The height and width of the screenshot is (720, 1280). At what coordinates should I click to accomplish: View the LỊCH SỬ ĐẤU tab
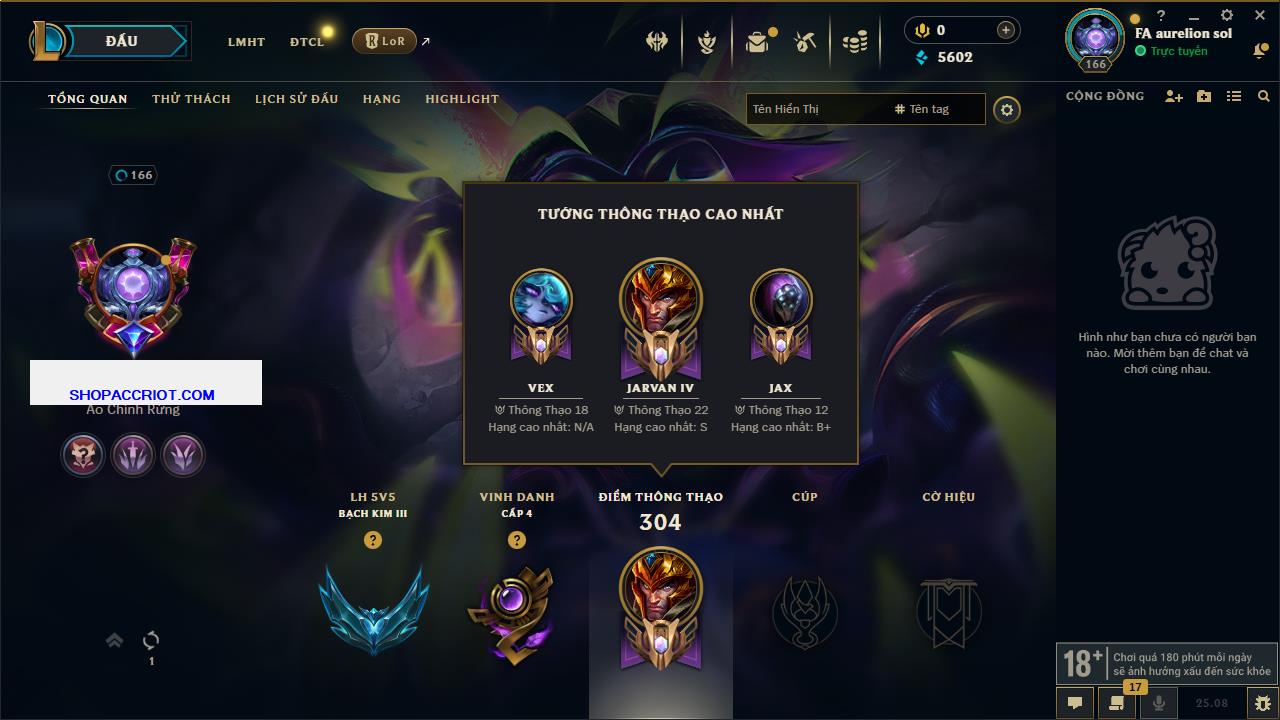pos(296,99)
